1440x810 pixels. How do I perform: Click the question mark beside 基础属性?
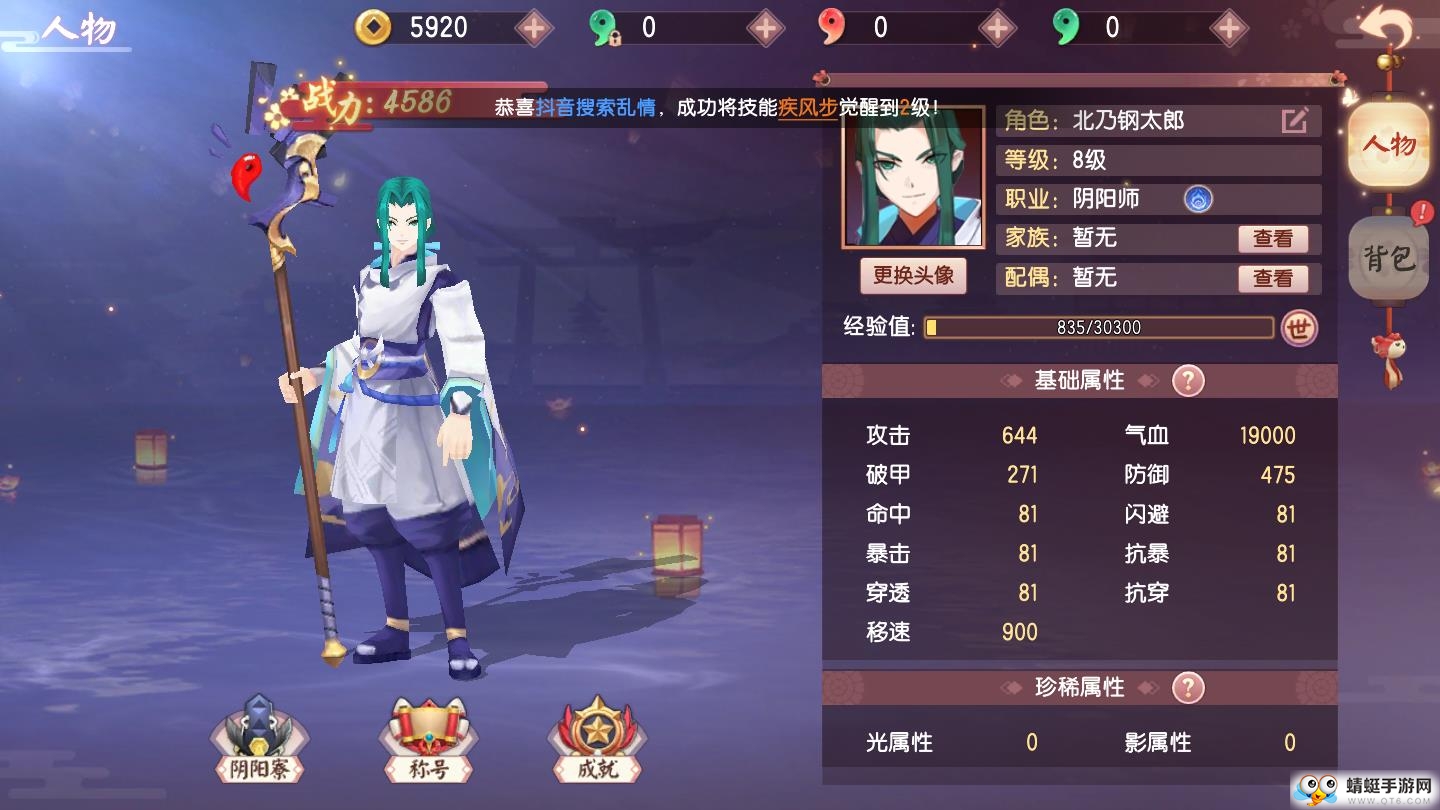1186,380
